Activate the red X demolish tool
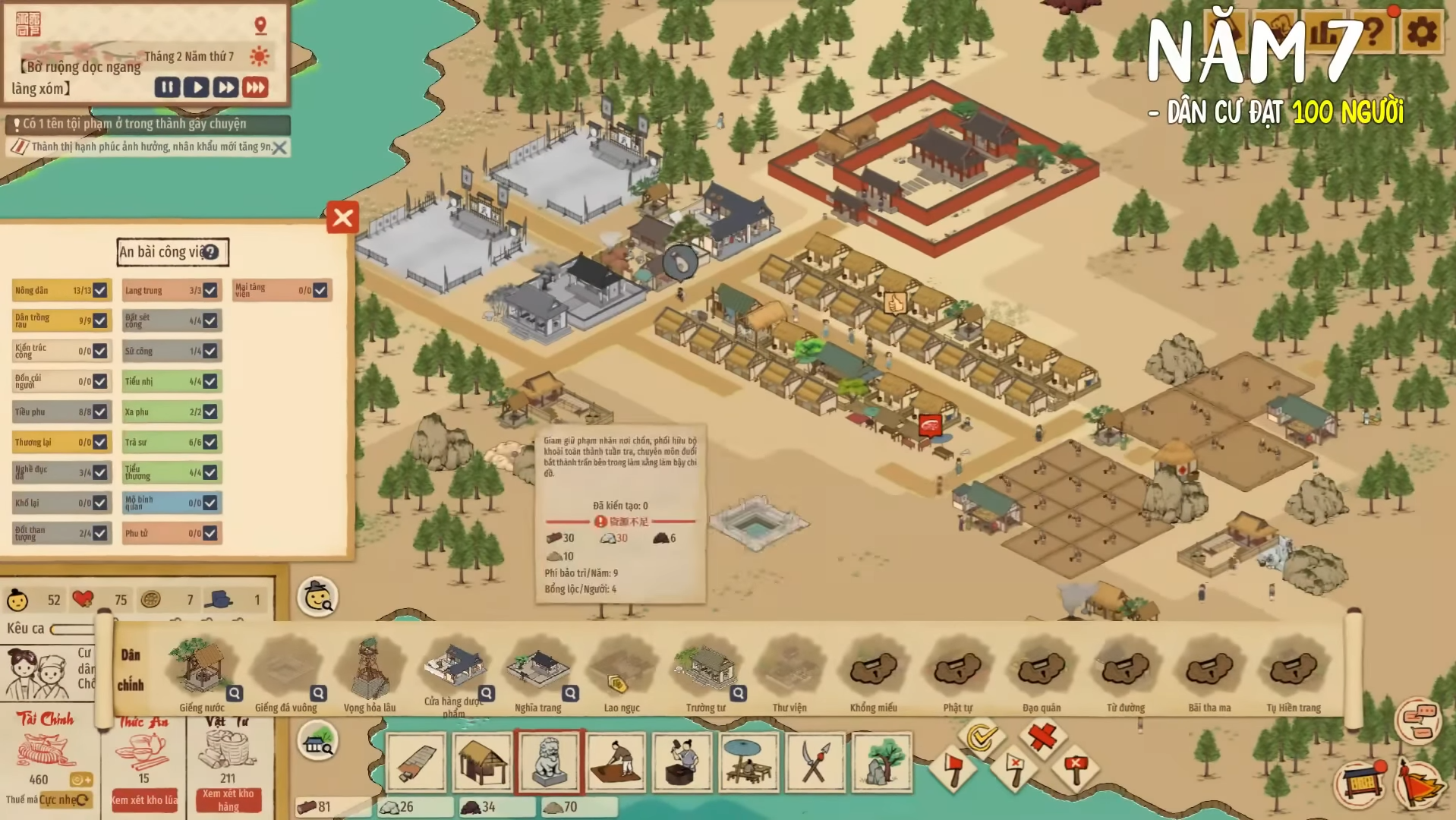 (x=1042, y=735)
